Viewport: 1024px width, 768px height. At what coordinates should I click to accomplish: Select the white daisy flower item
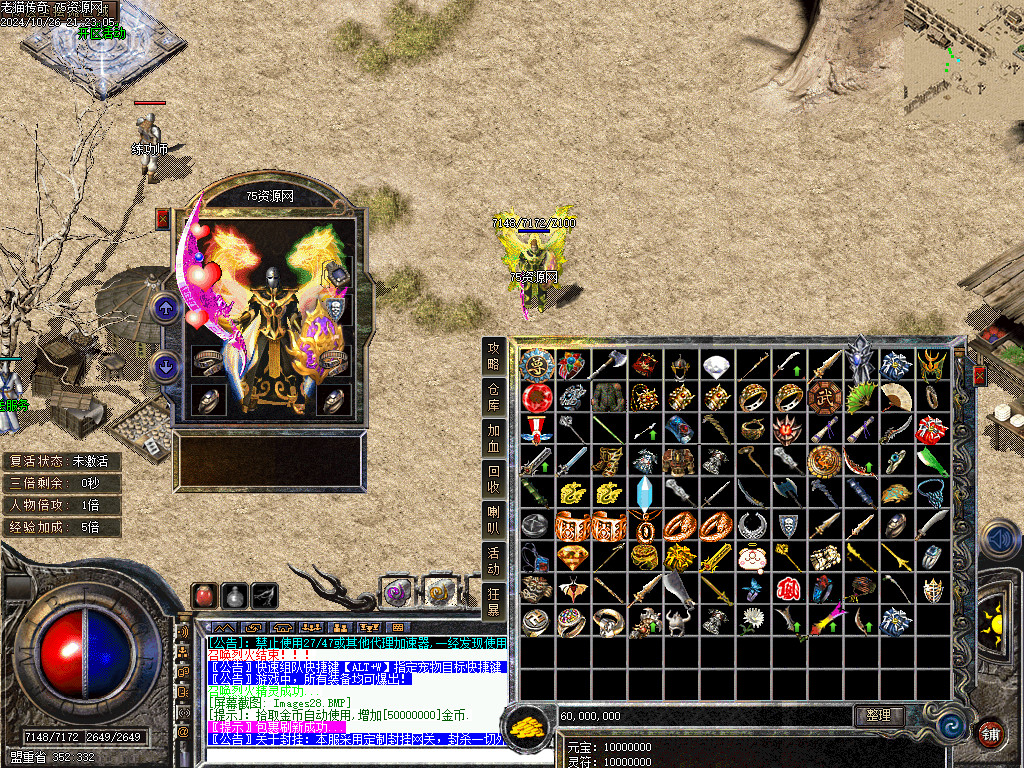(x=752, y=620)
